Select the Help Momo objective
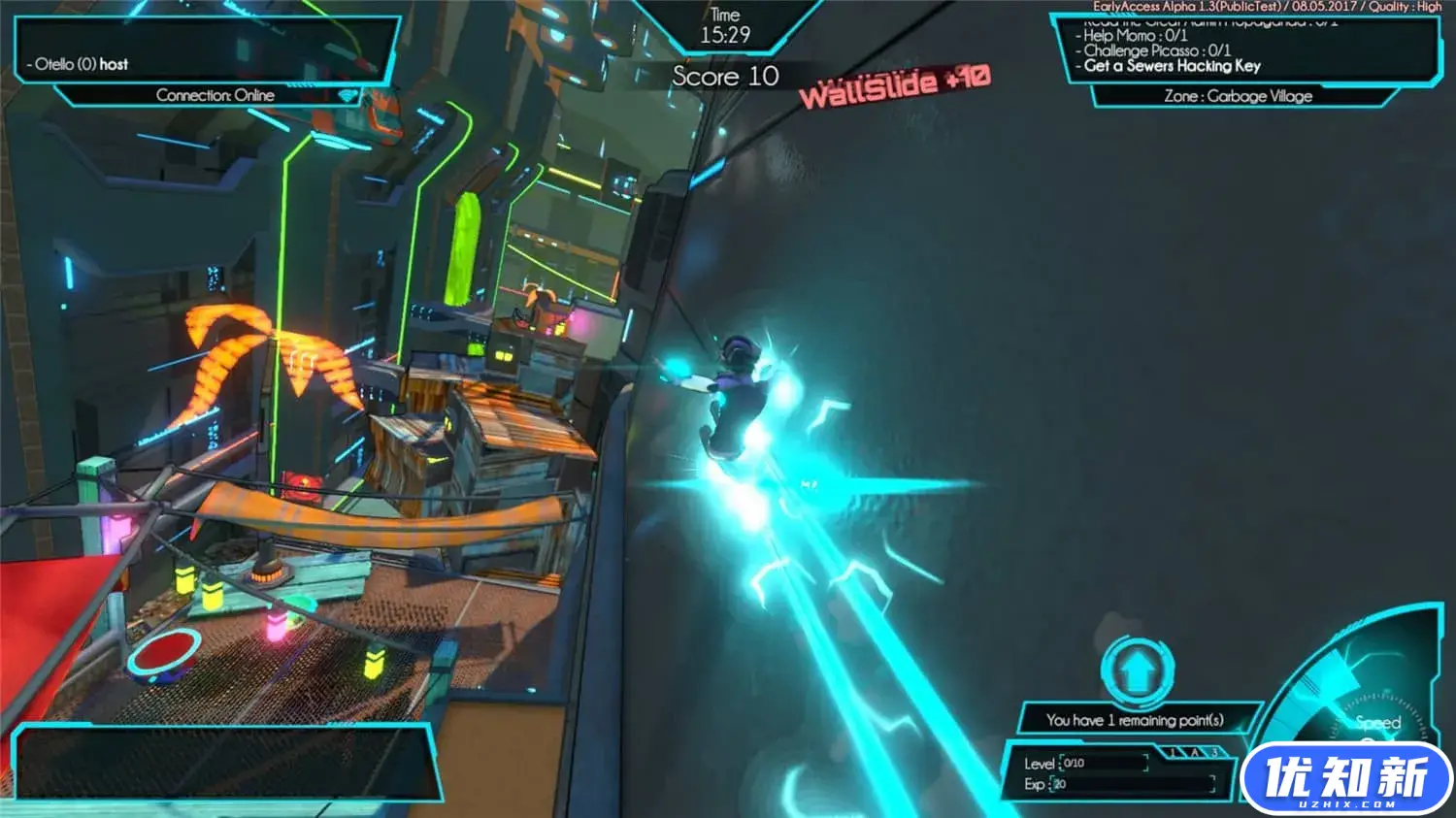The width and height of the screenshot is (1456, 818). tap(1135, 35)
